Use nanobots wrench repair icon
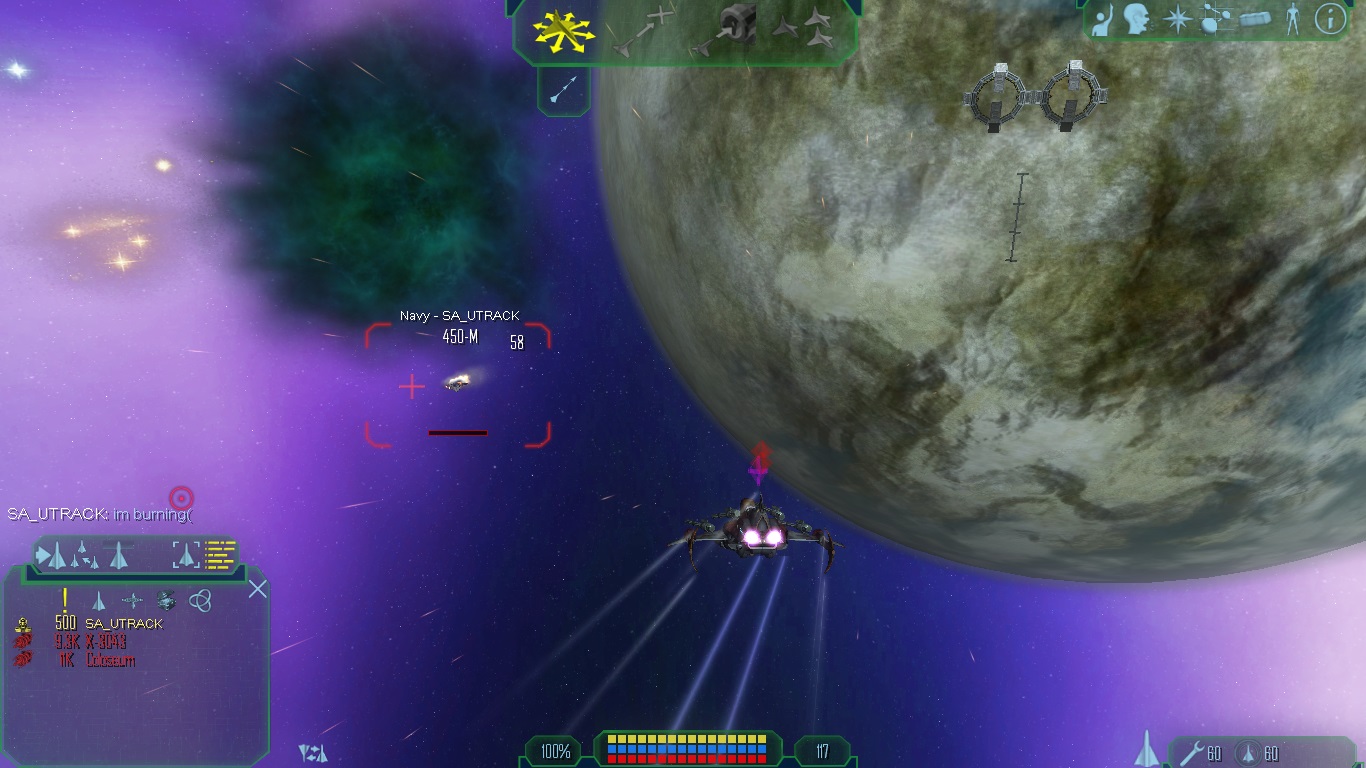 coord(1190,752)
